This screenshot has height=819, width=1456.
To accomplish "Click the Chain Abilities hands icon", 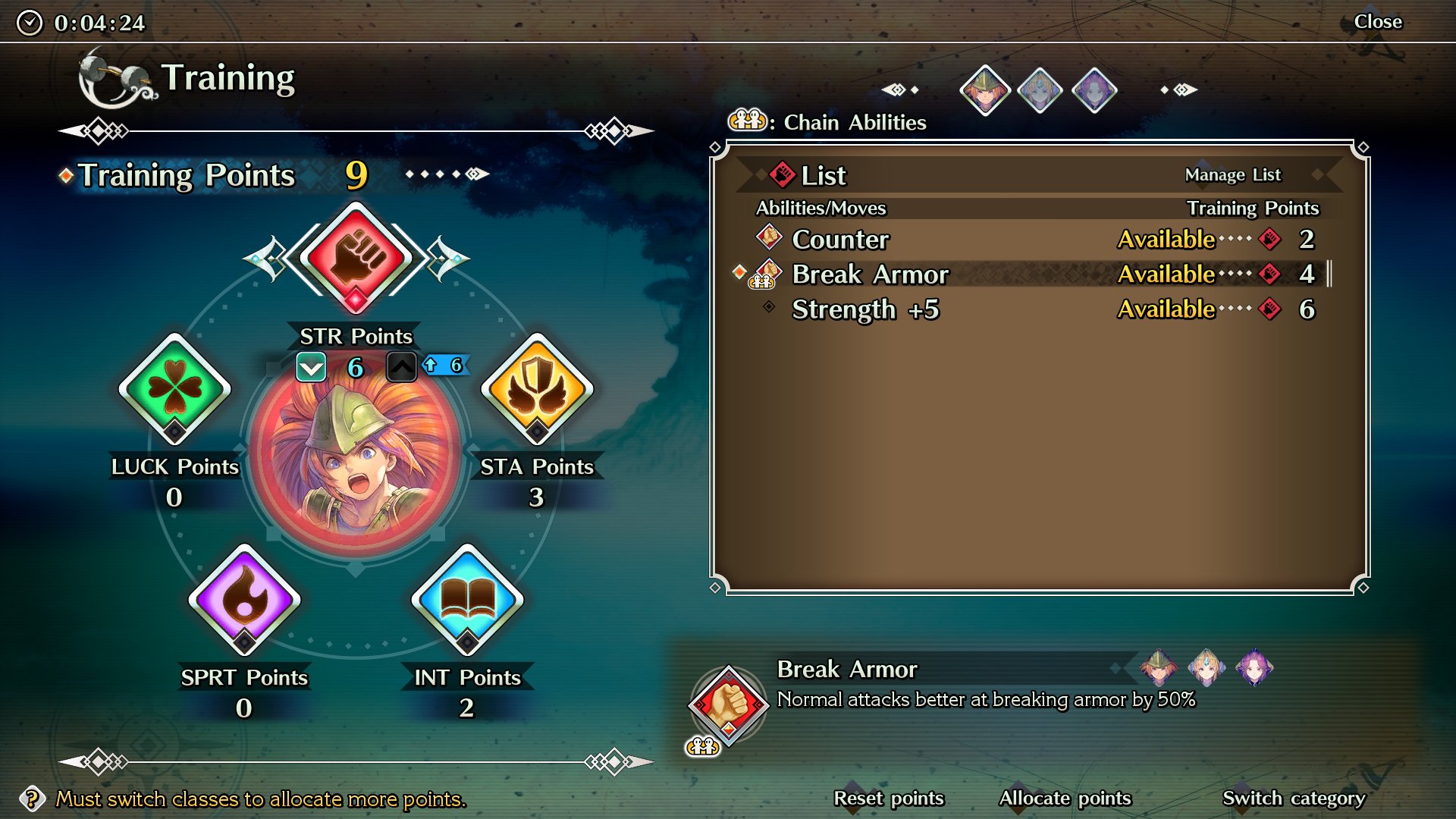I will tap(747, 121).
